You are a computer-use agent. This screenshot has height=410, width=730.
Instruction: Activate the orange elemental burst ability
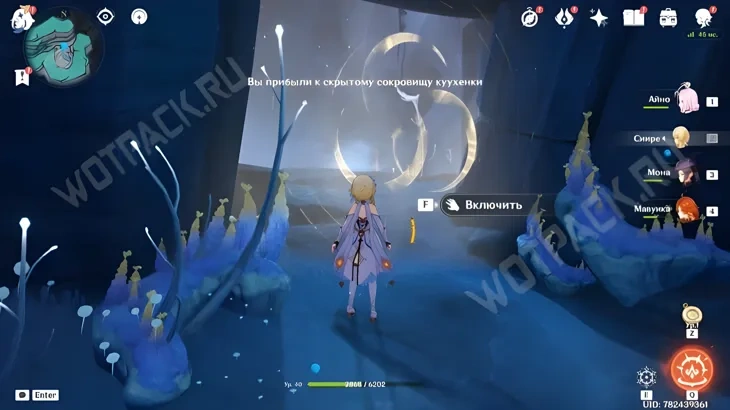tap(690, 369)
